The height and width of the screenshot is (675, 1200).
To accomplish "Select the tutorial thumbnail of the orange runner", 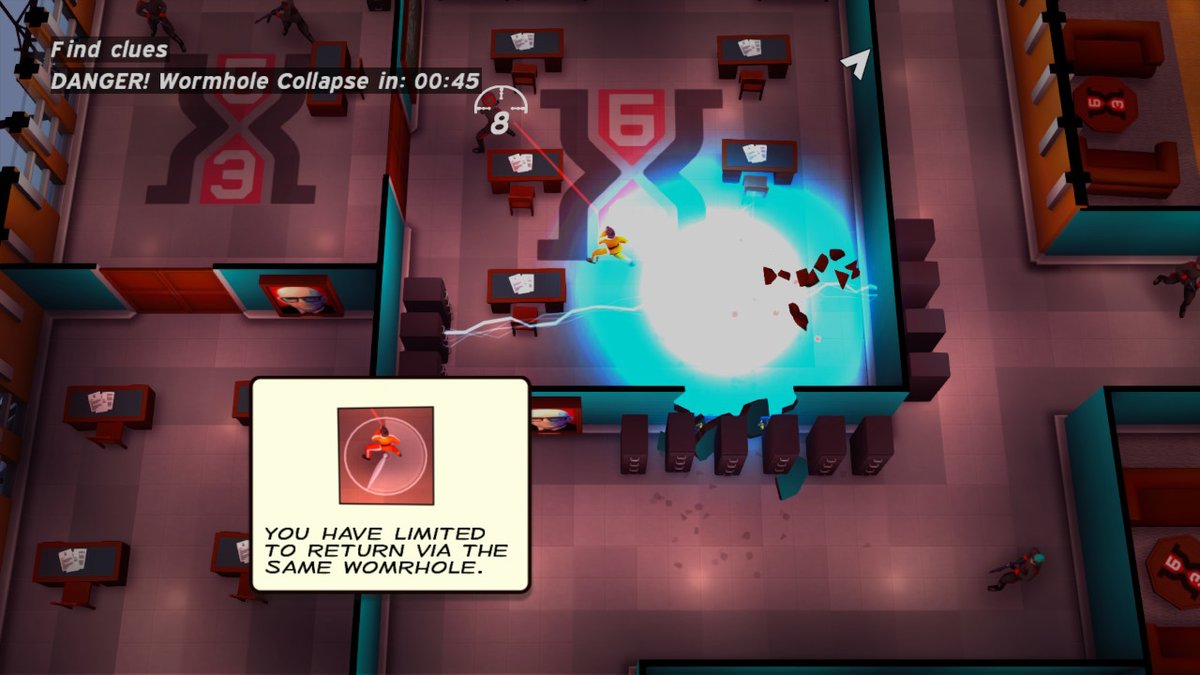I will (385, 455).
